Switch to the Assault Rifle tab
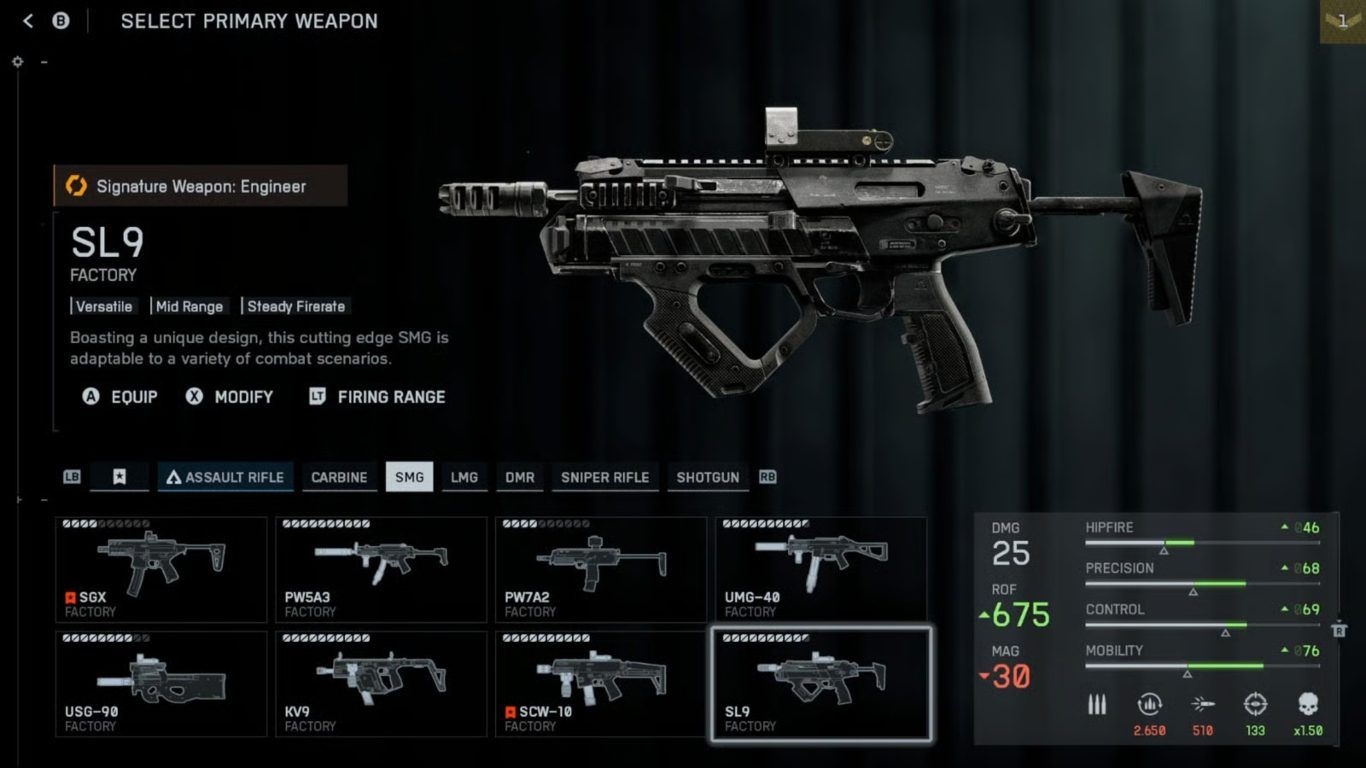The image size is (1366, 768). click(224, 477)
